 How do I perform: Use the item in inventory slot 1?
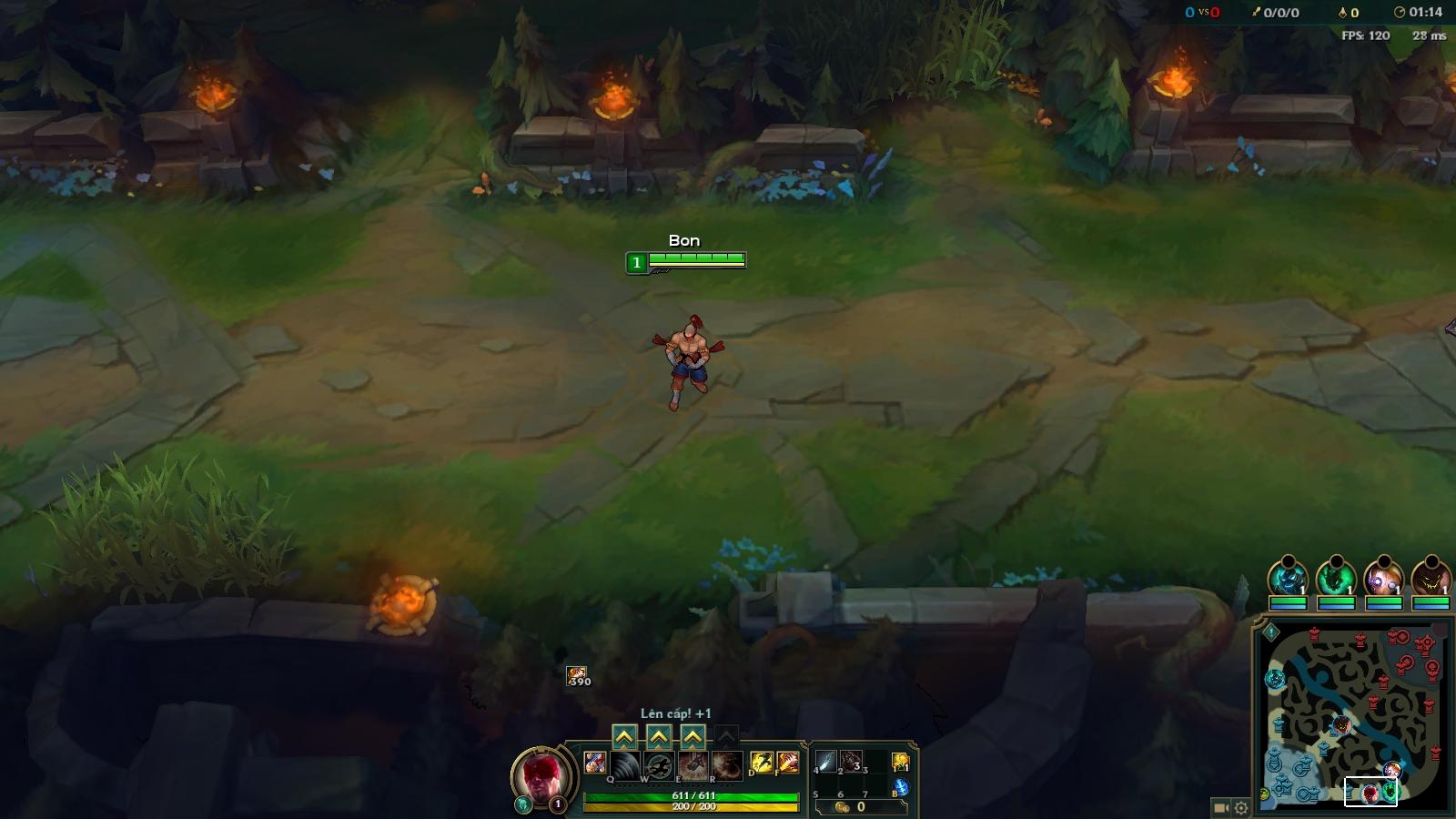pyautogui.click(x=826, y=762)
